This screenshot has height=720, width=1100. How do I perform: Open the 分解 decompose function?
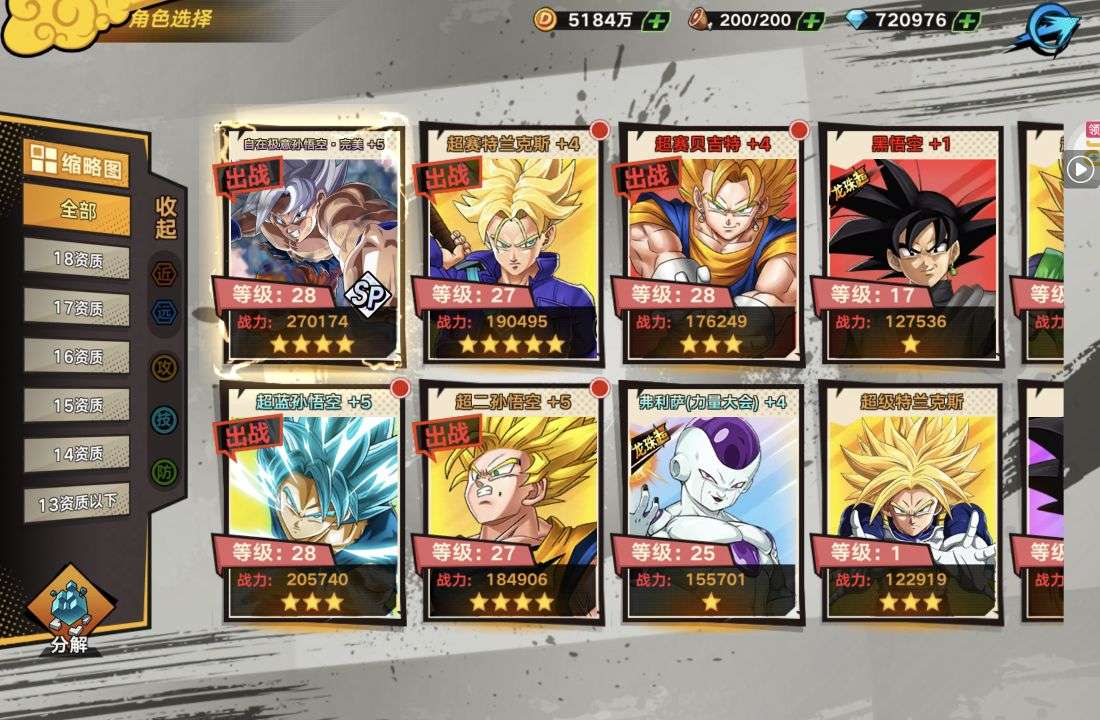click(x=69, y=612)
